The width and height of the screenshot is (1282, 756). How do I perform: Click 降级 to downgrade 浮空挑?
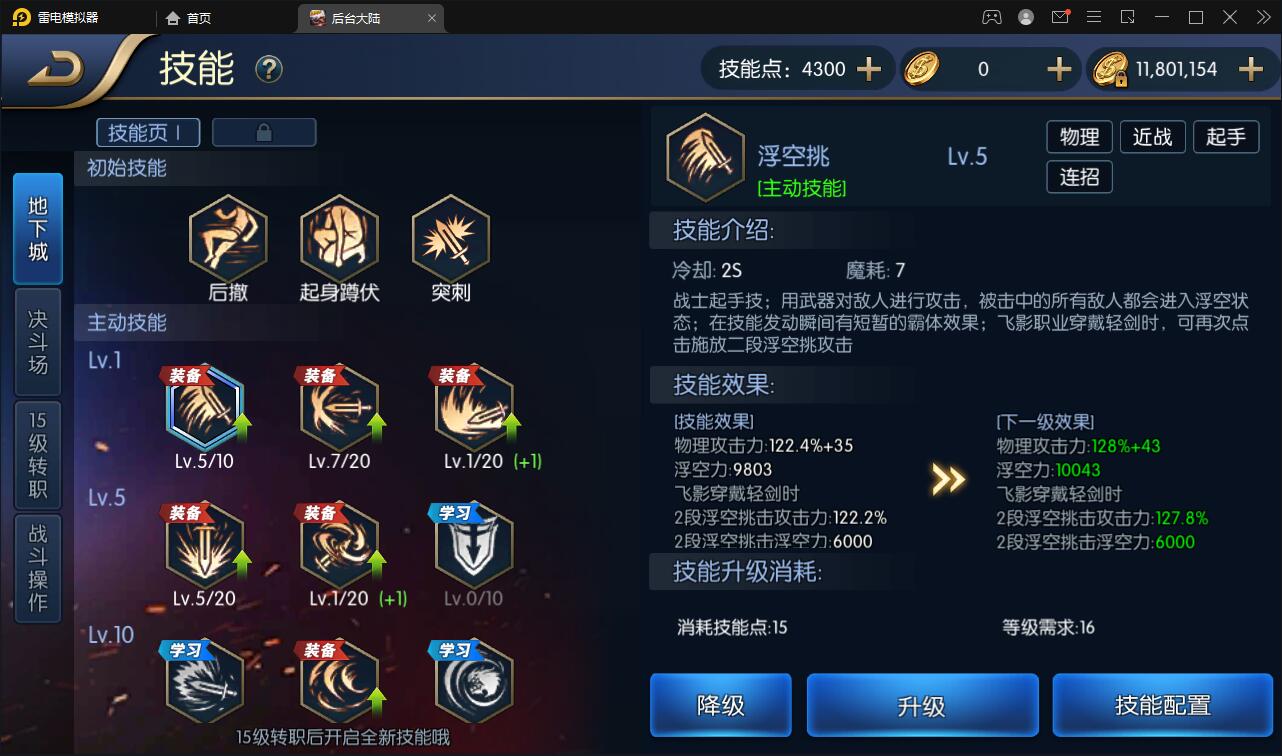click(x=720, y=705)
